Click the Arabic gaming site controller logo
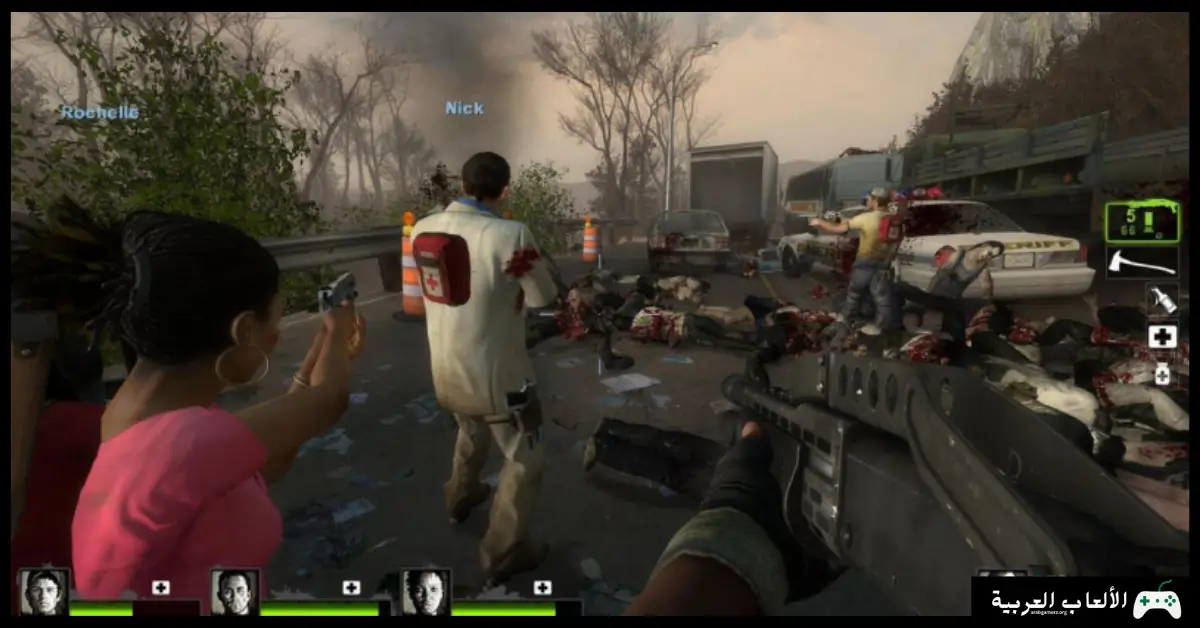 [1156, 601]
